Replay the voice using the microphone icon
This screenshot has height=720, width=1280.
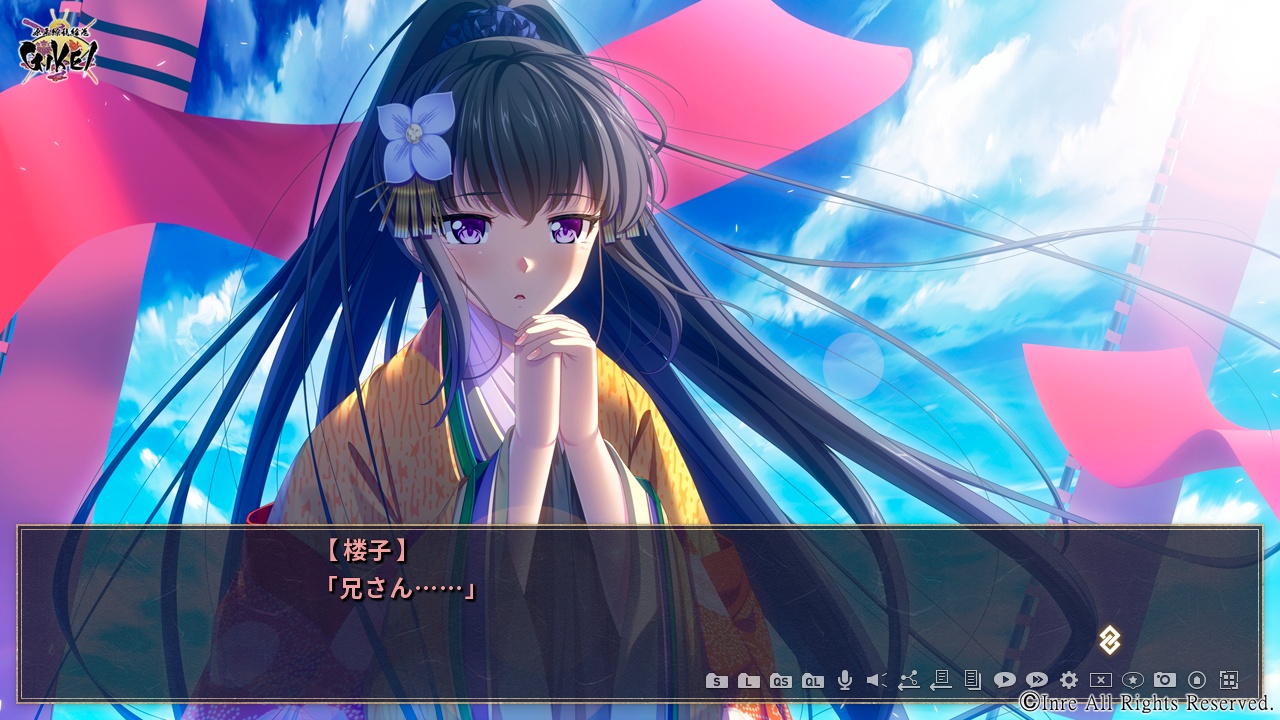click(845, 681)
